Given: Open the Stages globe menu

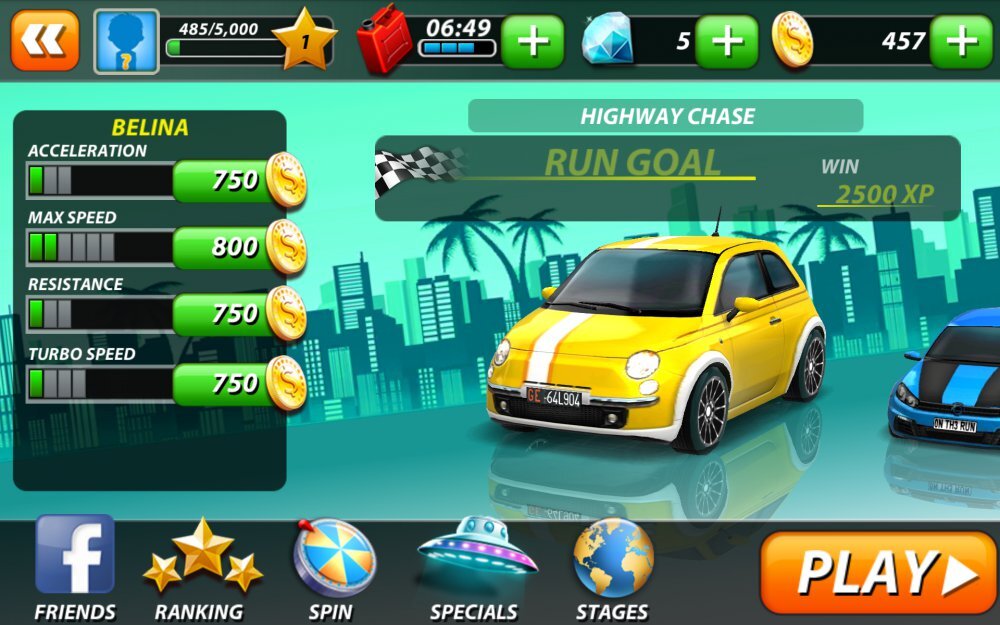Looking at the screenshot, I should coord(613,567).
